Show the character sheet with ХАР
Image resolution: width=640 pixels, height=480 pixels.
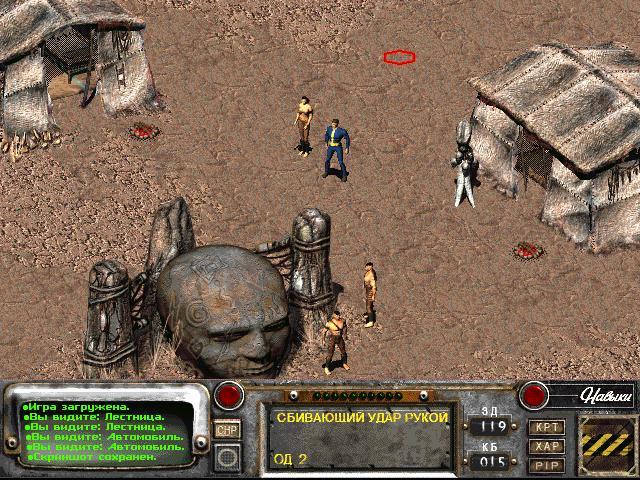[547, 446]
